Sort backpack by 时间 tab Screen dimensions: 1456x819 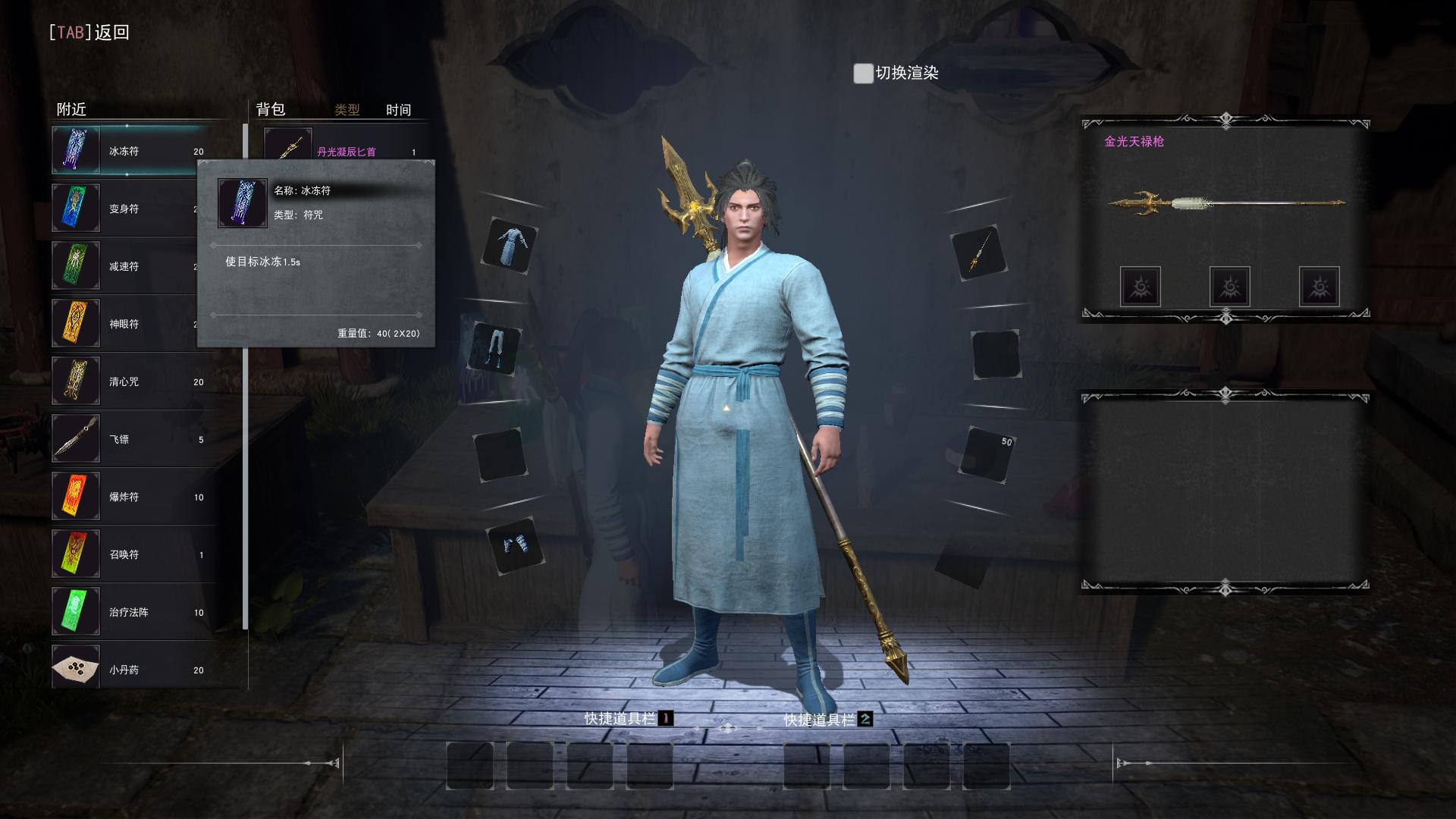pos(398,110)
